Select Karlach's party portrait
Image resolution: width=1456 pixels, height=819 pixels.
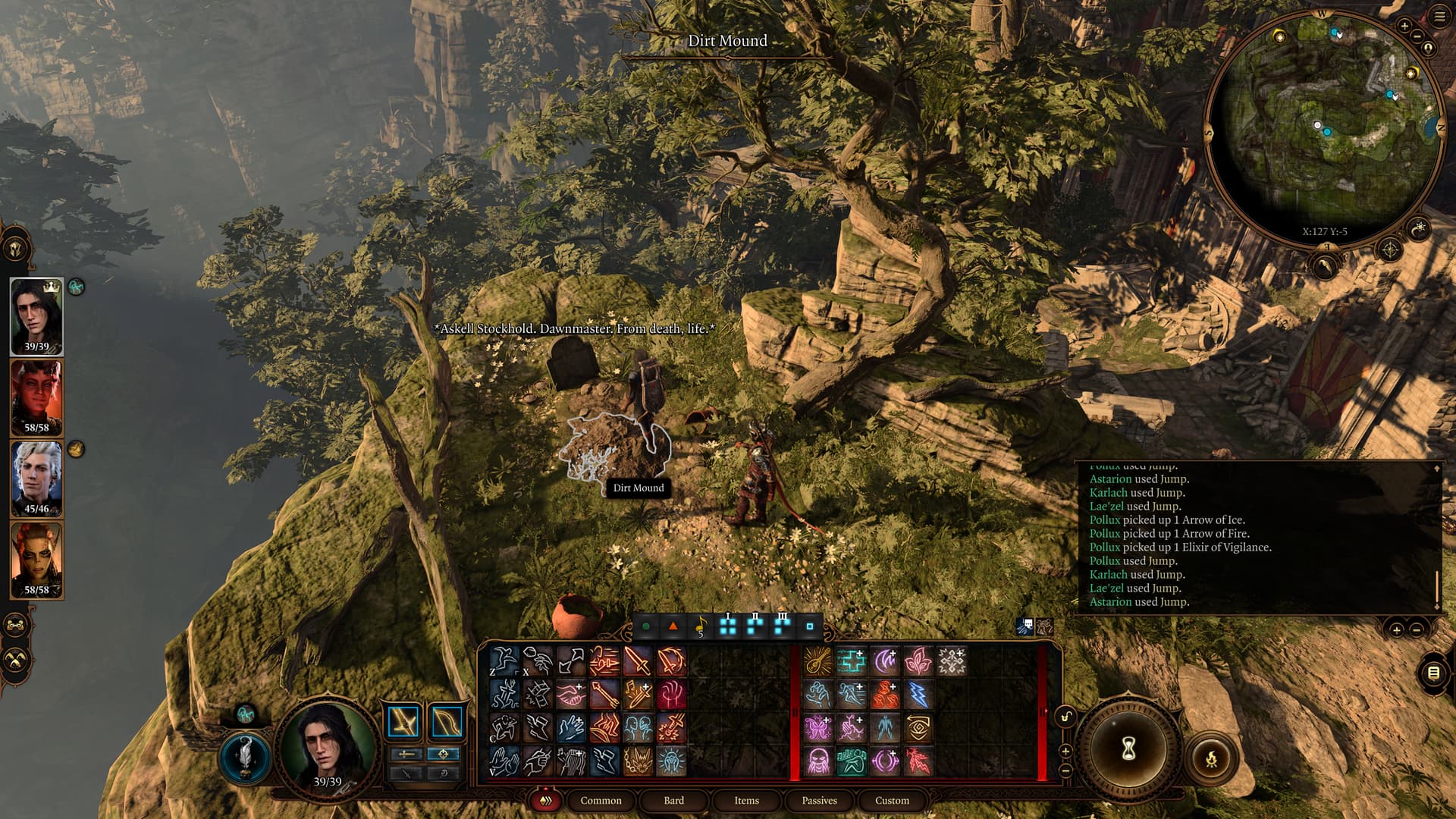click(36, 397)
